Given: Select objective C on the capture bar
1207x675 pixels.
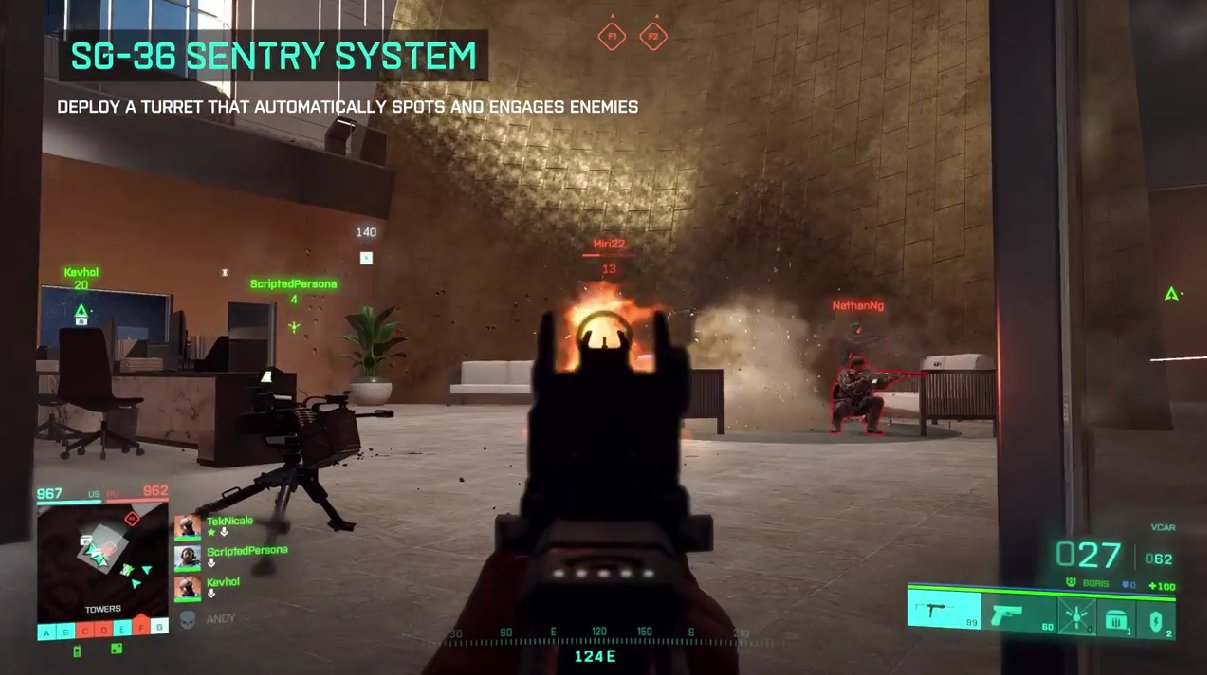Looking at the screenshot, I should click(83, 631).
